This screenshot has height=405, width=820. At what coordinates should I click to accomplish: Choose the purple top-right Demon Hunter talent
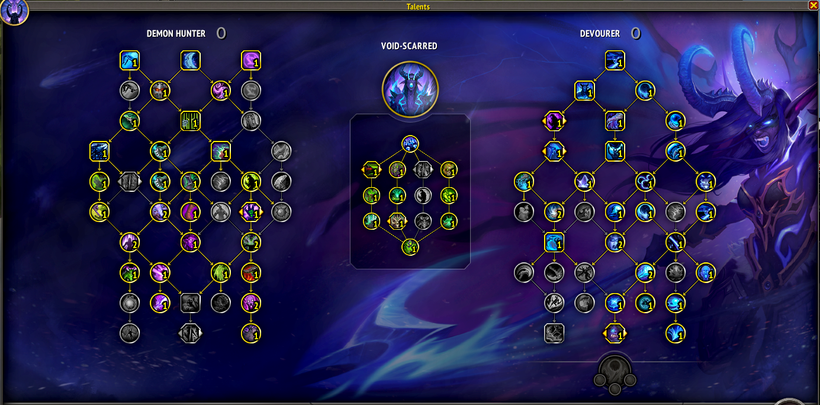(251, 61)
